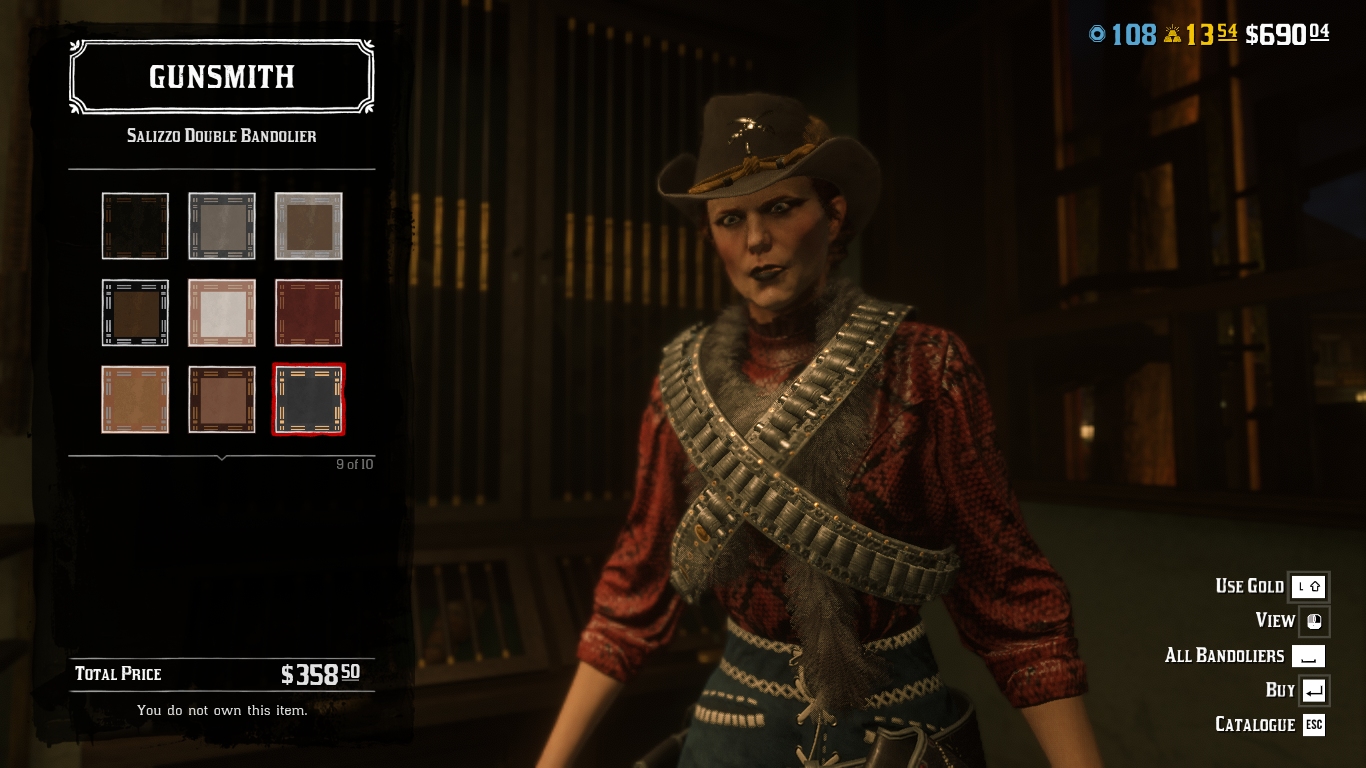Click the gold bars currency icon

tap(1172, 33)
